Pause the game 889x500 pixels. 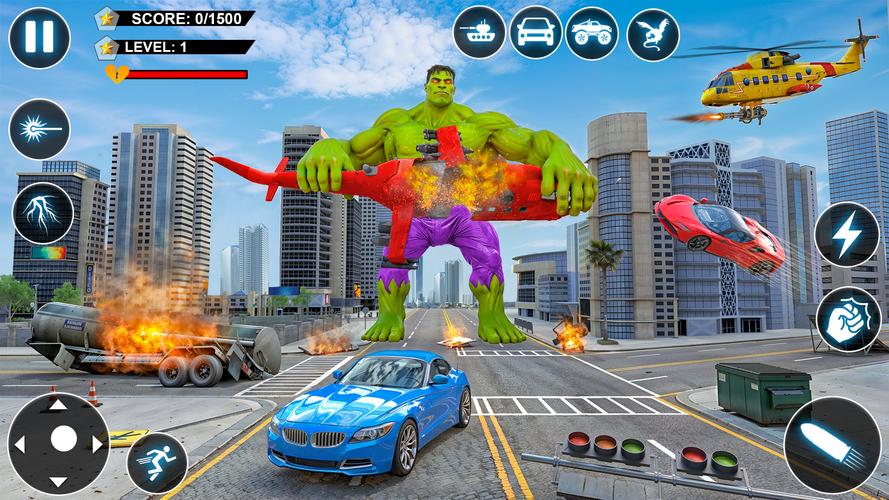point(39,38)
